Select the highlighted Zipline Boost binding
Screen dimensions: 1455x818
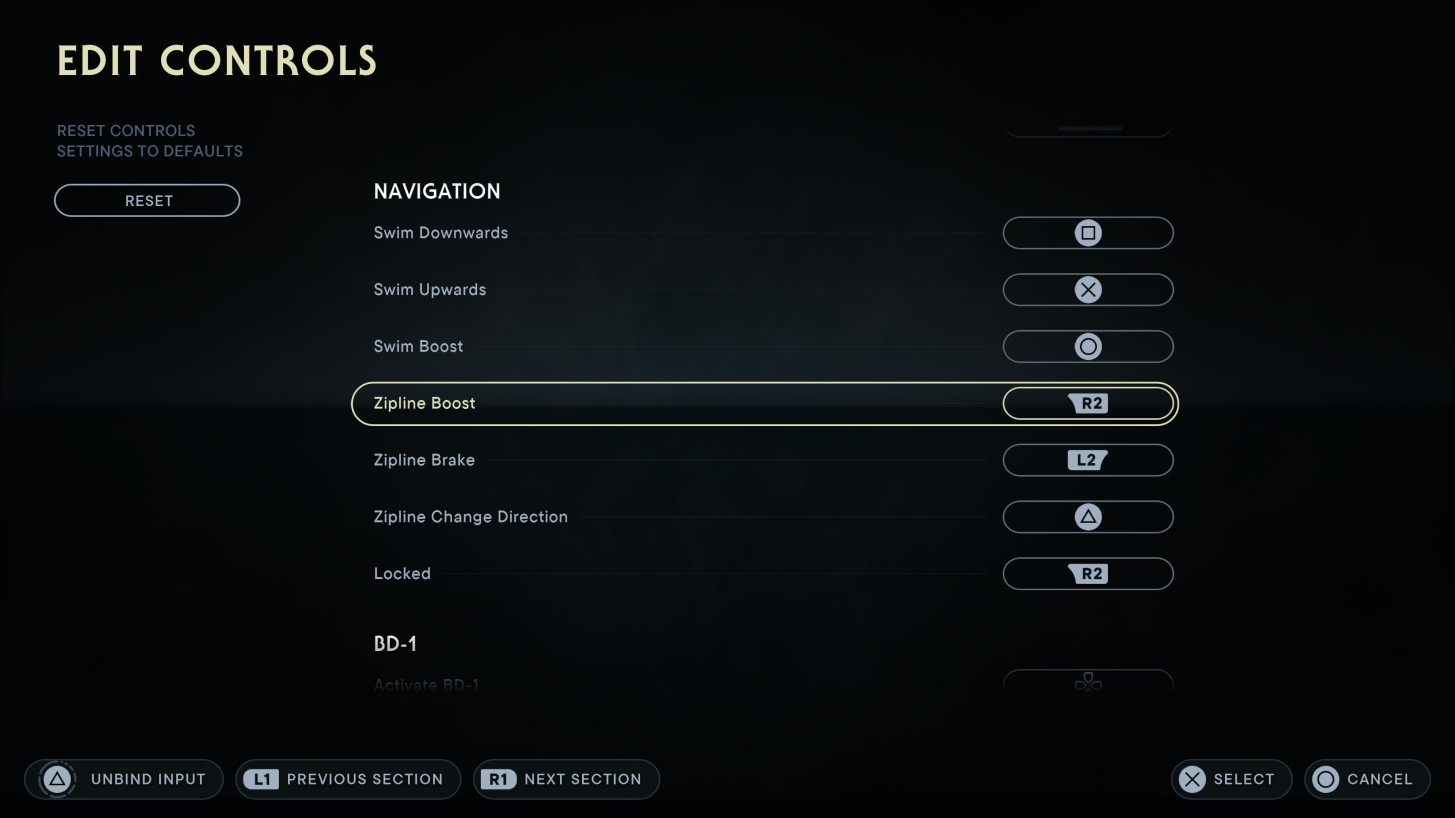[x=1087, y=403]
